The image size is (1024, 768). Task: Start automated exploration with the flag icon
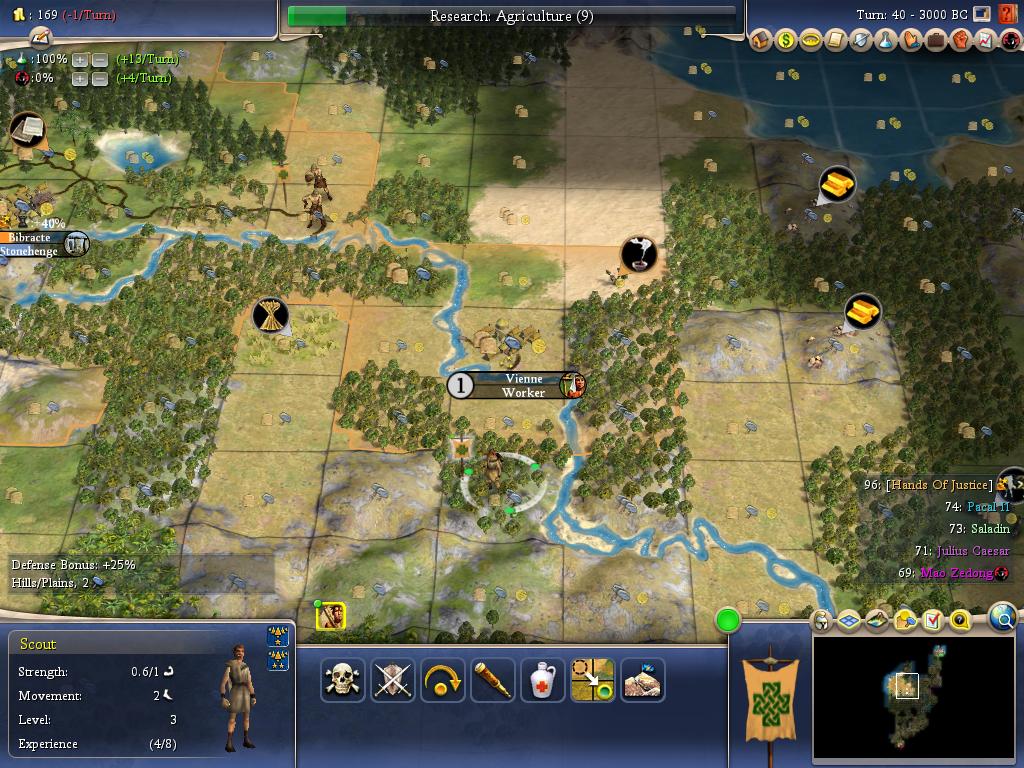[x=642, y=680]
